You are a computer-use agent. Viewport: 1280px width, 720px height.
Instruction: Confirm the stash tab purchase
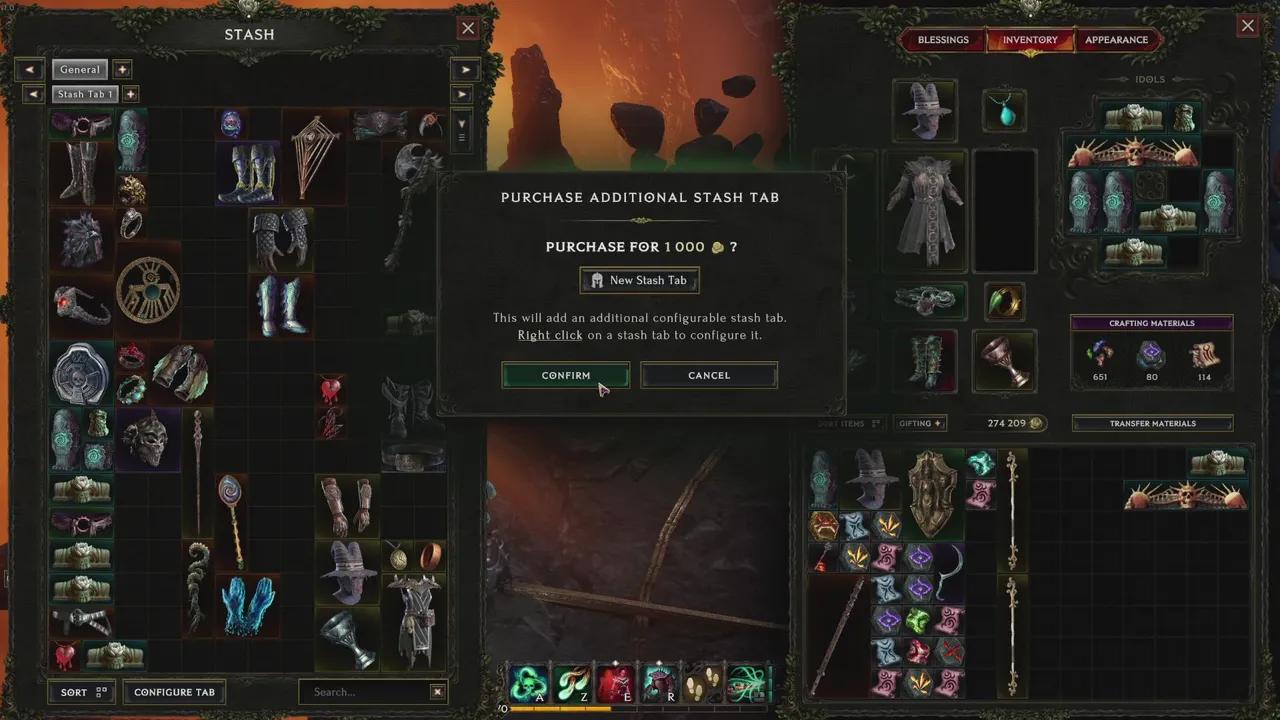click(565, 376)
